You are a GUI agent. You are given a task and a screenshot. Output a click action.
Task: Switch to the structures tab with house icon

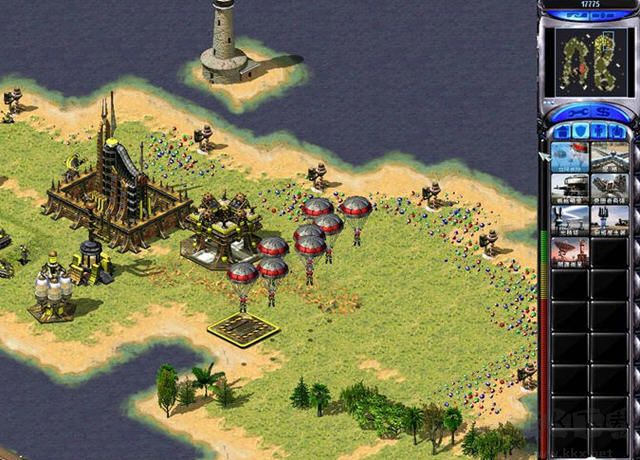561,131
